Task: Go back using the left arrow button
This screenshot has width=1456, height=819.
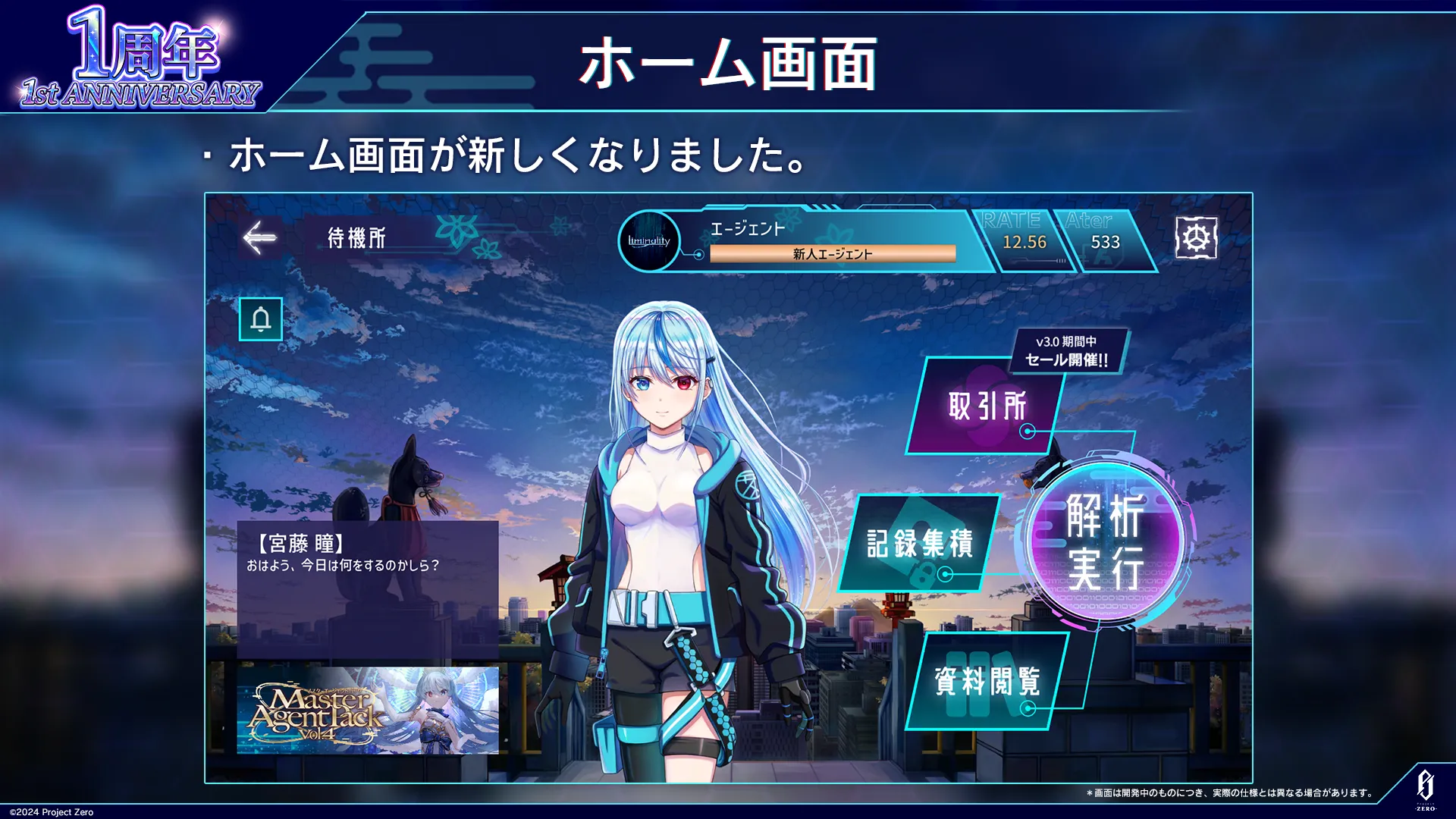Action: (x=260, y=238)
